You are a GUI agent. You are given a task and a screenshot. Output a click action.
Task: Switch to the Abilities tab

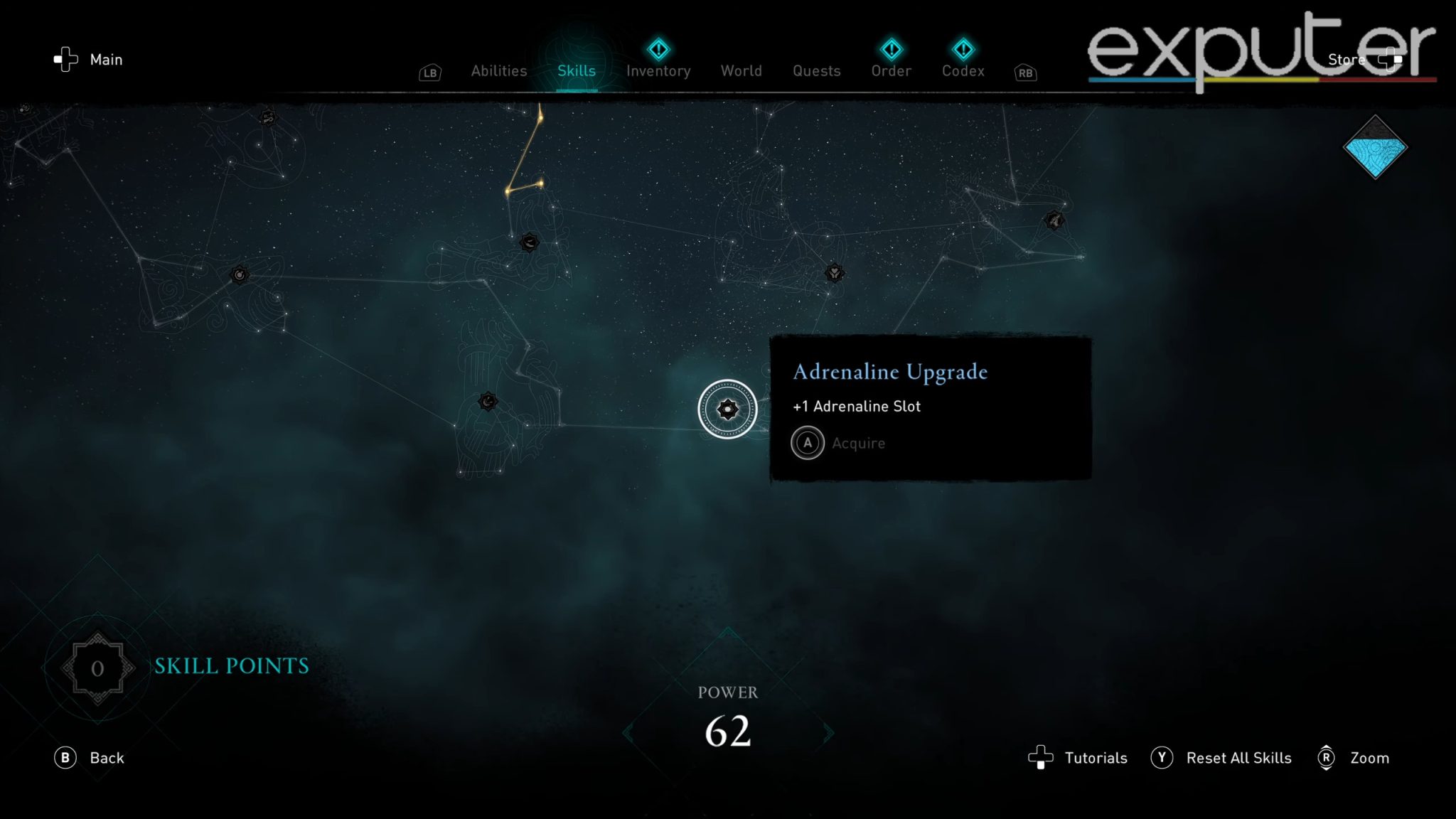498,71
